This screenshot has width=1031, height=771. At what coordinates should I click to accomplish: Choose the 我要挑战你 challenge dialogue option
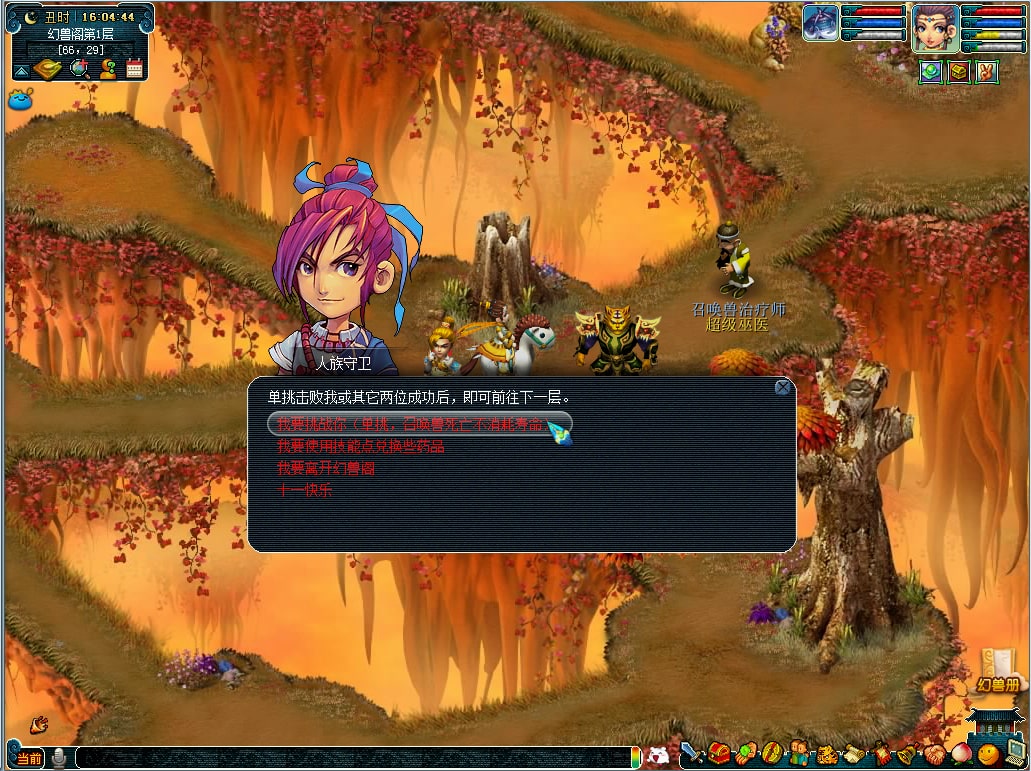[410, 424]
